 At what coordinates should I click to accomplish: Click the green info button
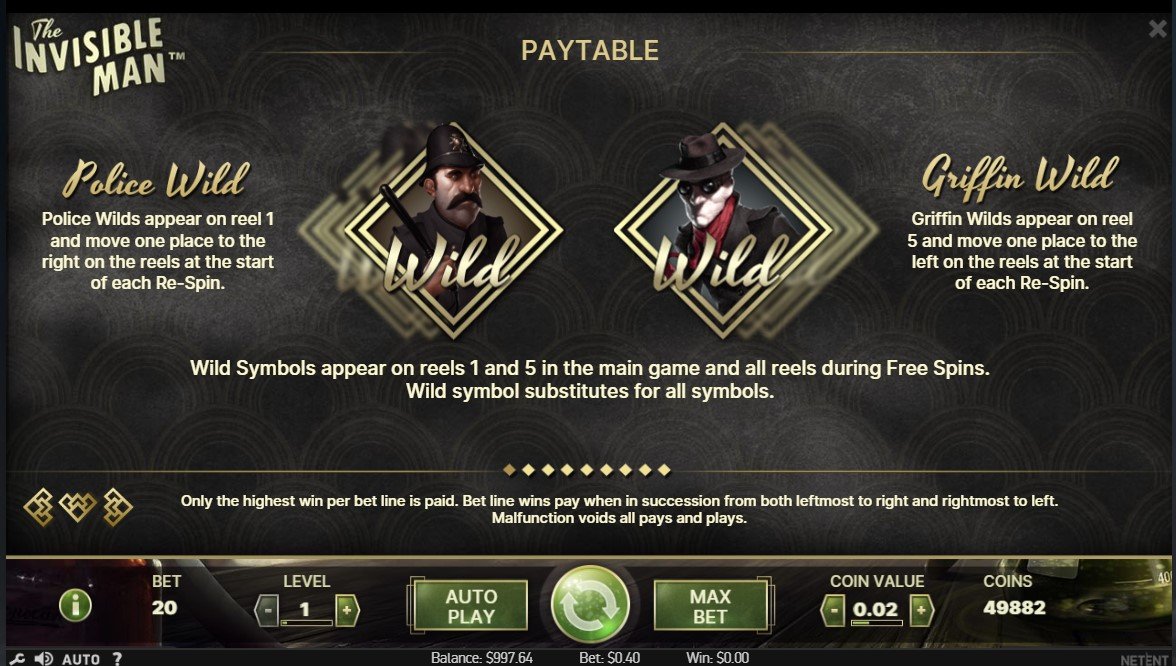coord(76,605)
